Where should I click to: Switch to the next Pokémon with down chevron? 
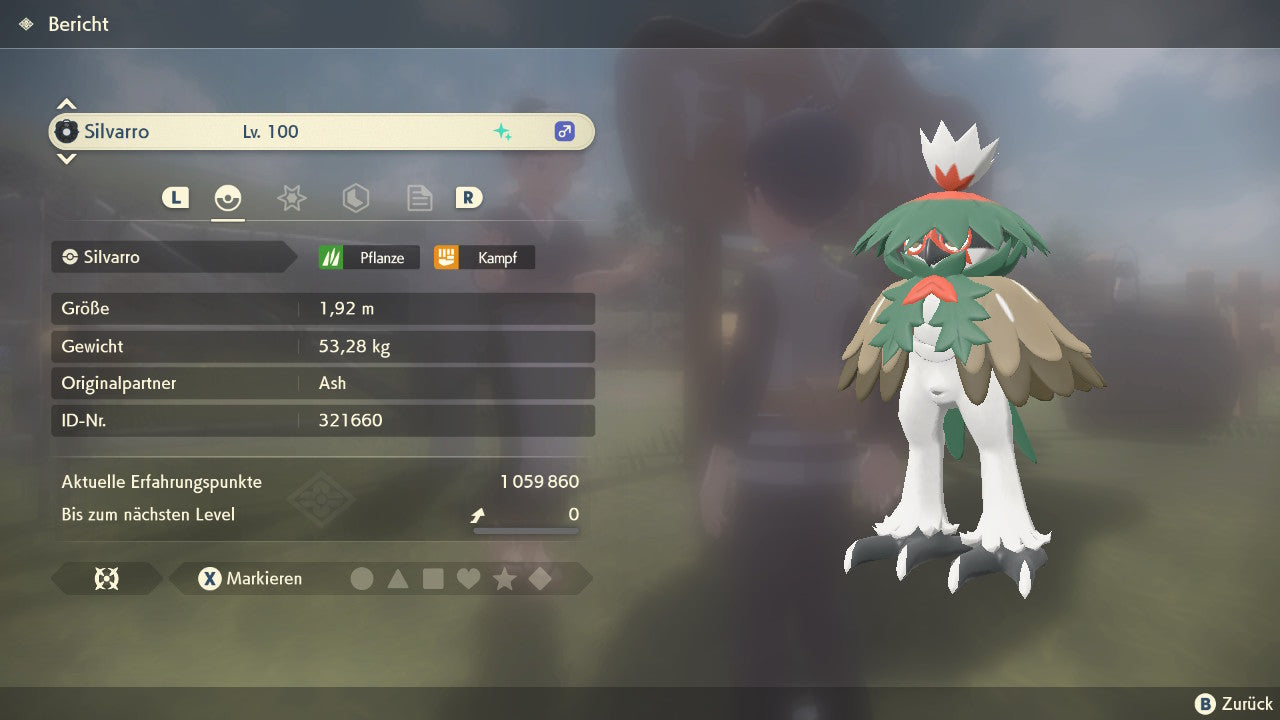(x=66, y=158)
